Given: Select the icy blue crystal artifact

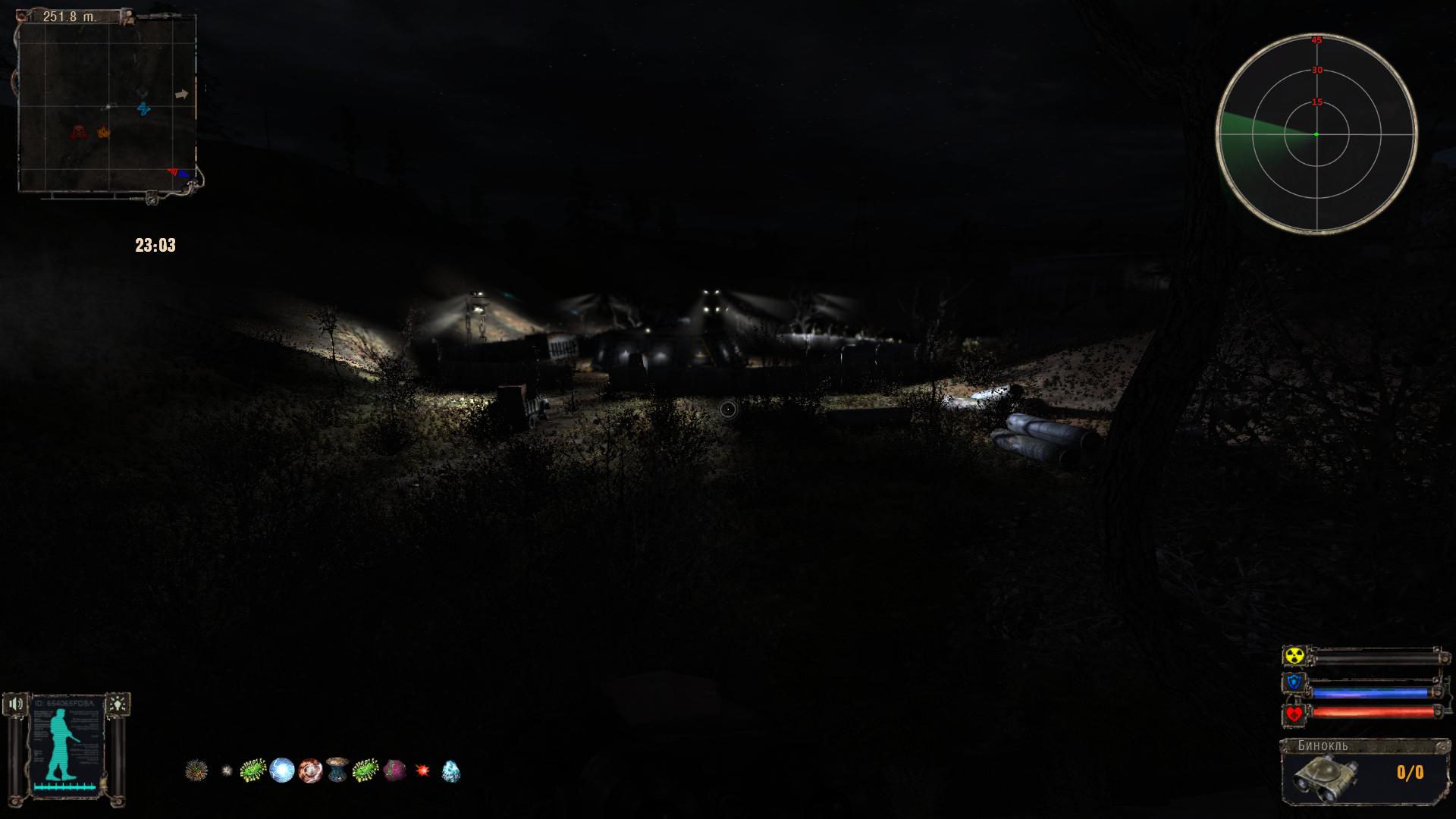Looking at the screenshot, I should 450,770.
